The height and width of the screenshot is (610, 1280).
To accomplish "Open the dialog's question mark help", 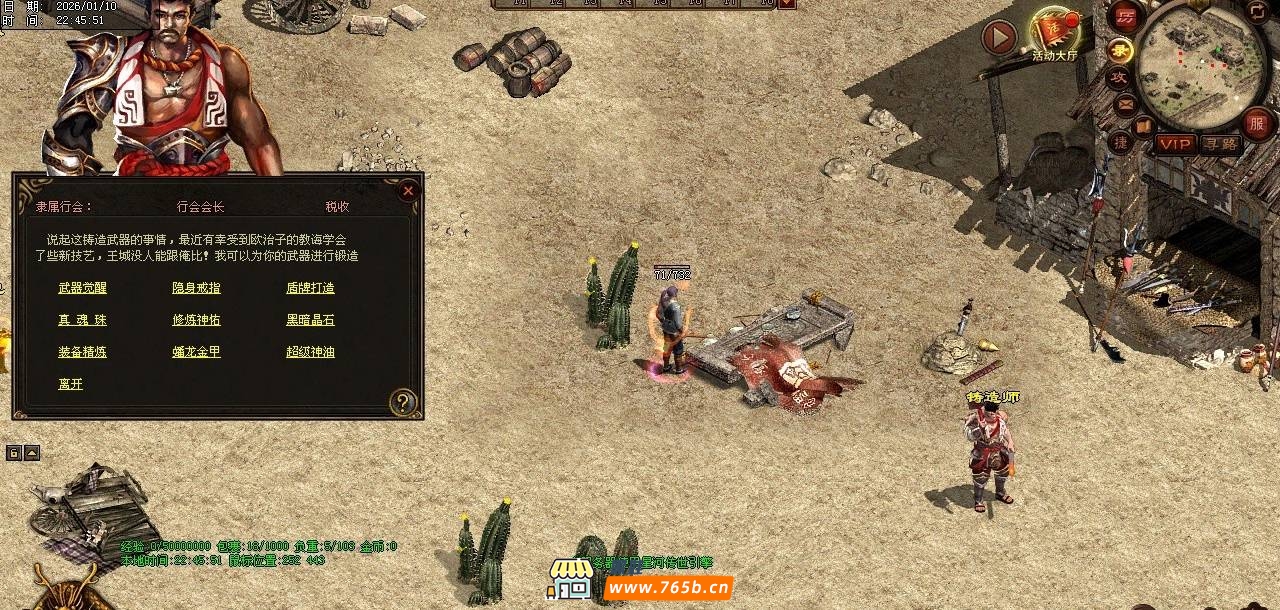I will pos(402,402).
